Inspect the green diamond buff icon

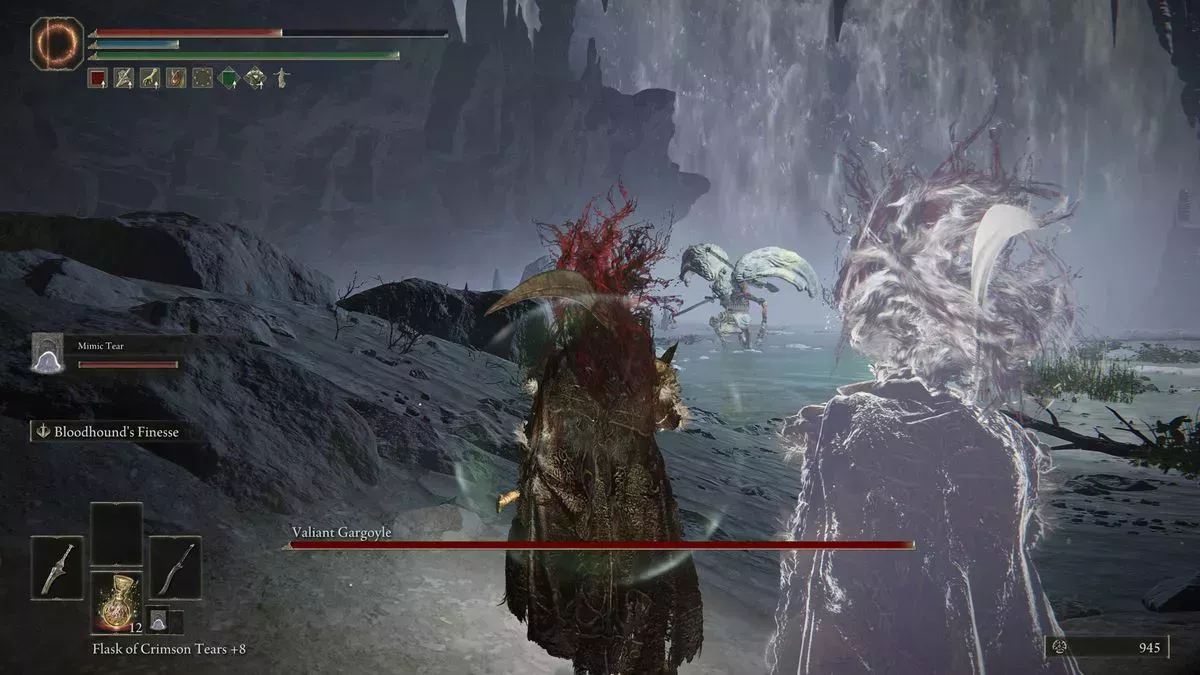(229, 78)
